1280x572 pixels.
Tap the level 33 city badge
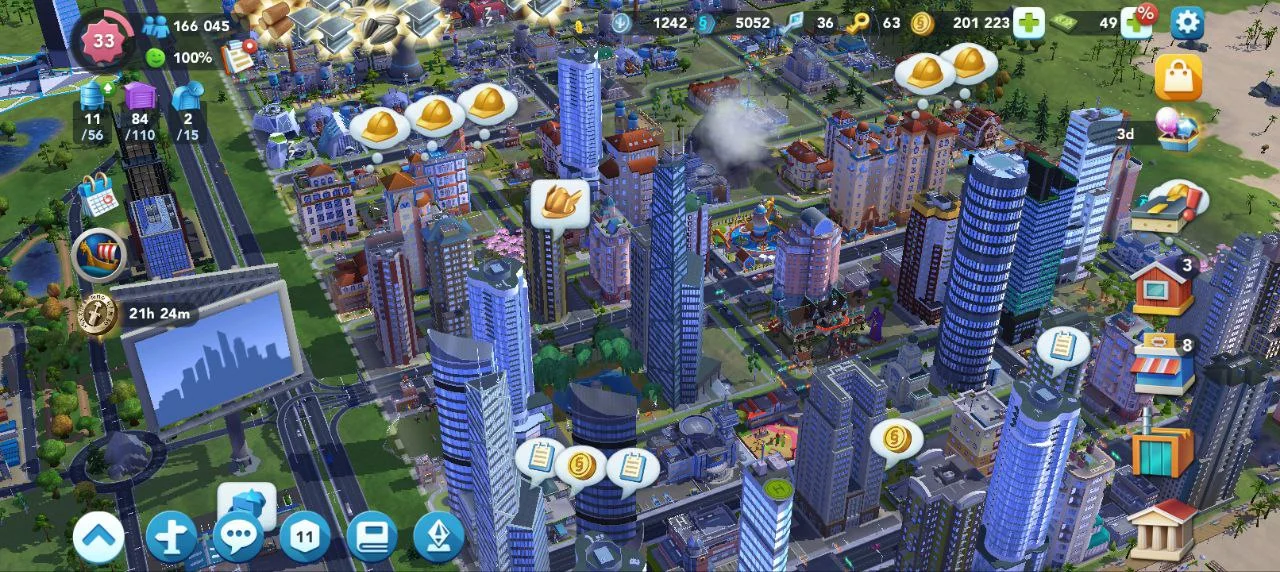(103, 40)
